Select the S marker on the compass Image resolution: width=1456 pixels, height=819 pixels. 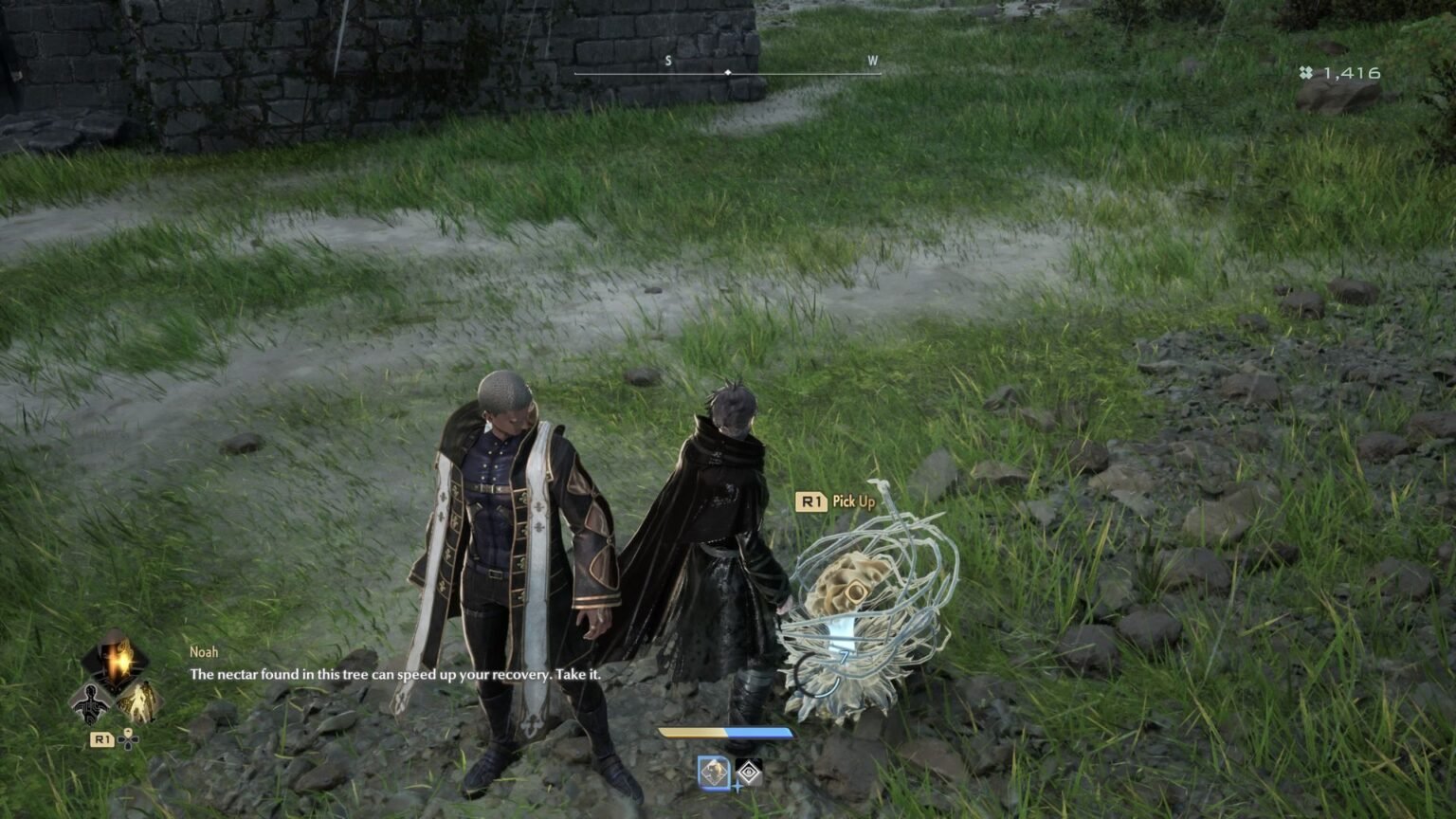pos(669,59)
